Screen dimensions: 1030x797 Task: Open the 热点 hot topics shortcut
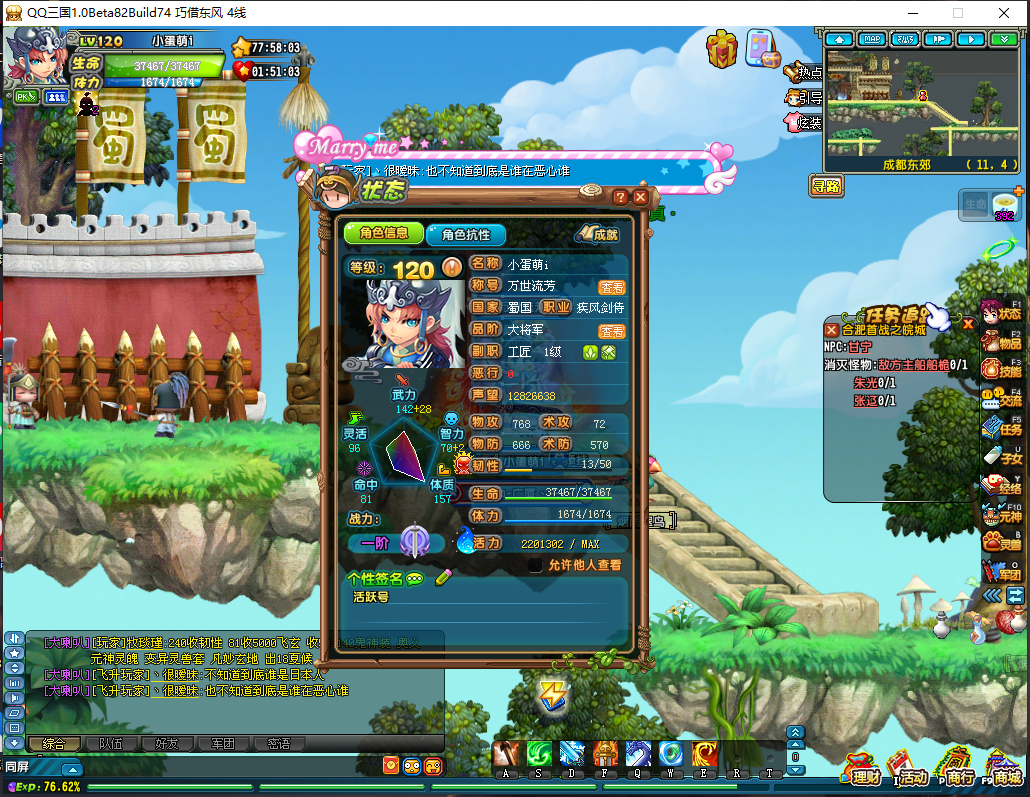[x=804, y=72]
